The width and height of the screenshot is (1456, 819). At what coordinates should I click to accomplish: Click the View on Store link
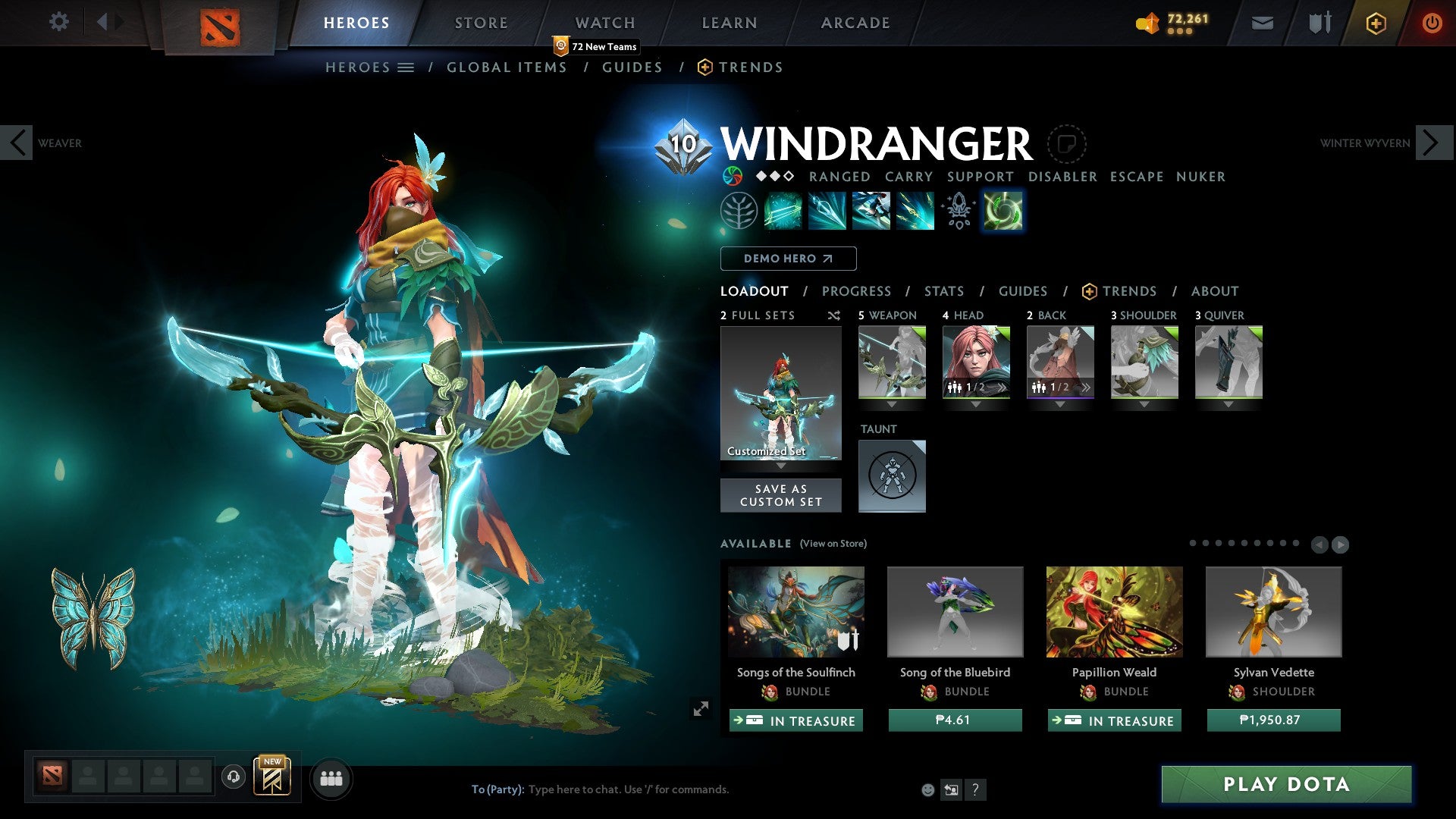832,544
